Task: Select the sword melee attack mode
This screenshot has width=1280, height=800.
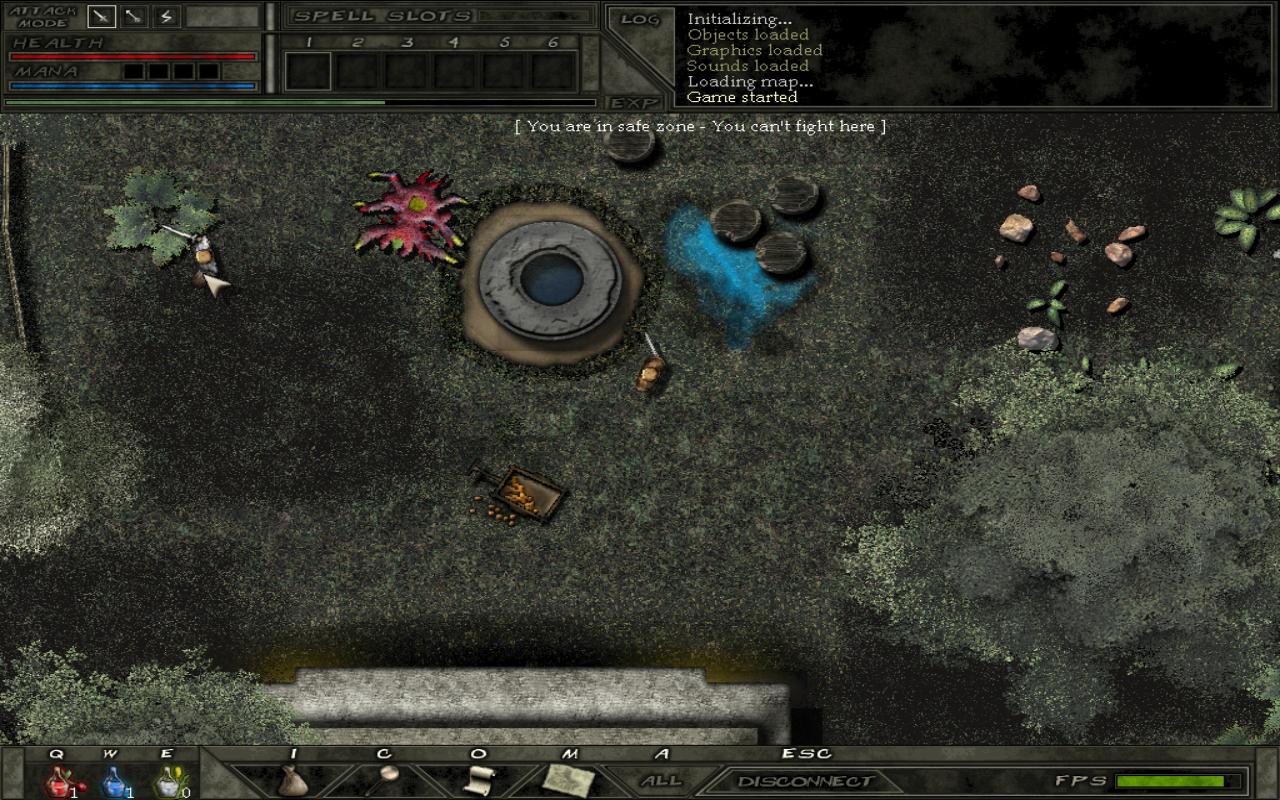Action: click(x=101, y=17)
